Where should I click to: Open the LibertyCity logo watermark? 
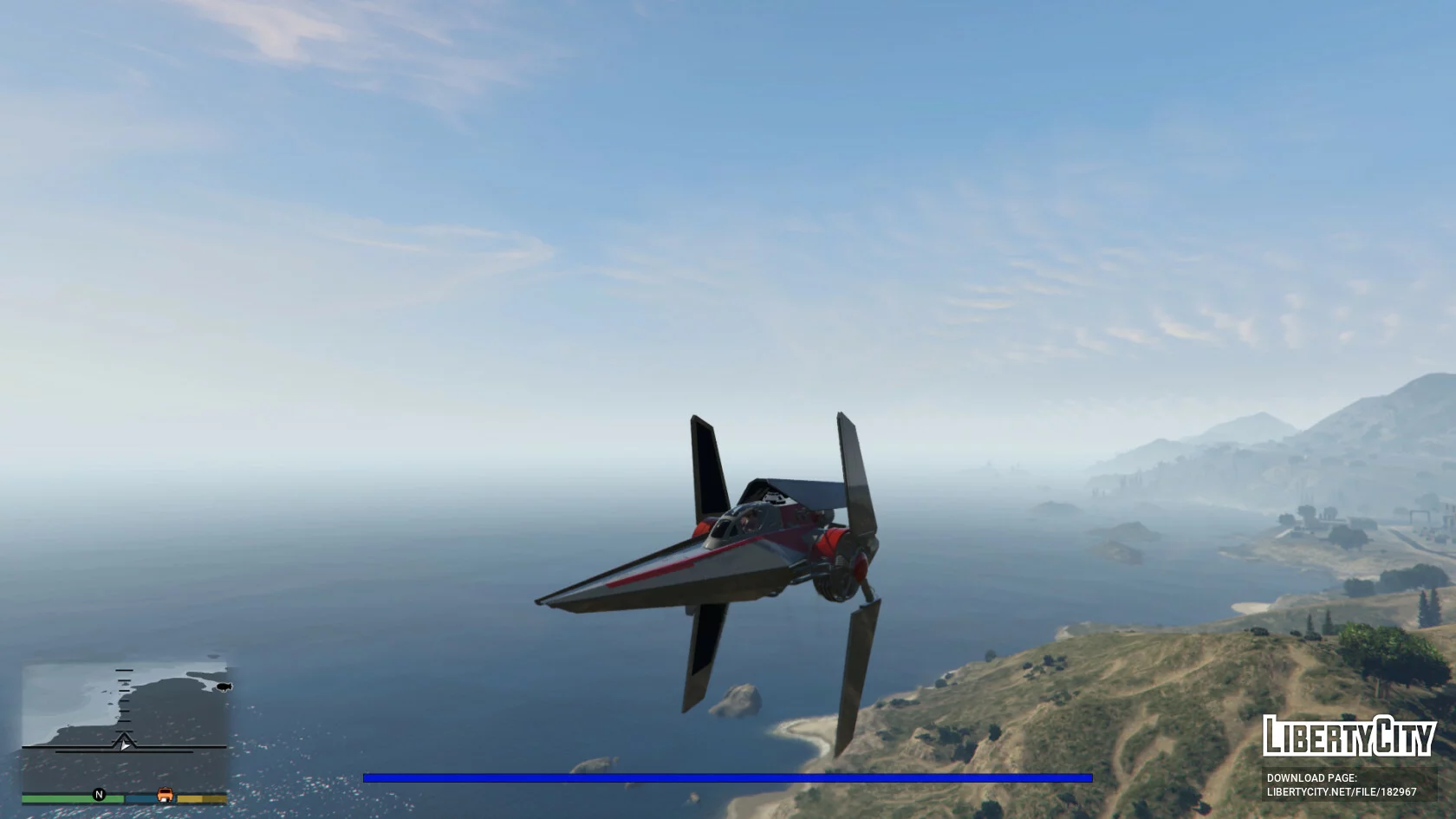pyautogui.click(x=1349, y=737)
